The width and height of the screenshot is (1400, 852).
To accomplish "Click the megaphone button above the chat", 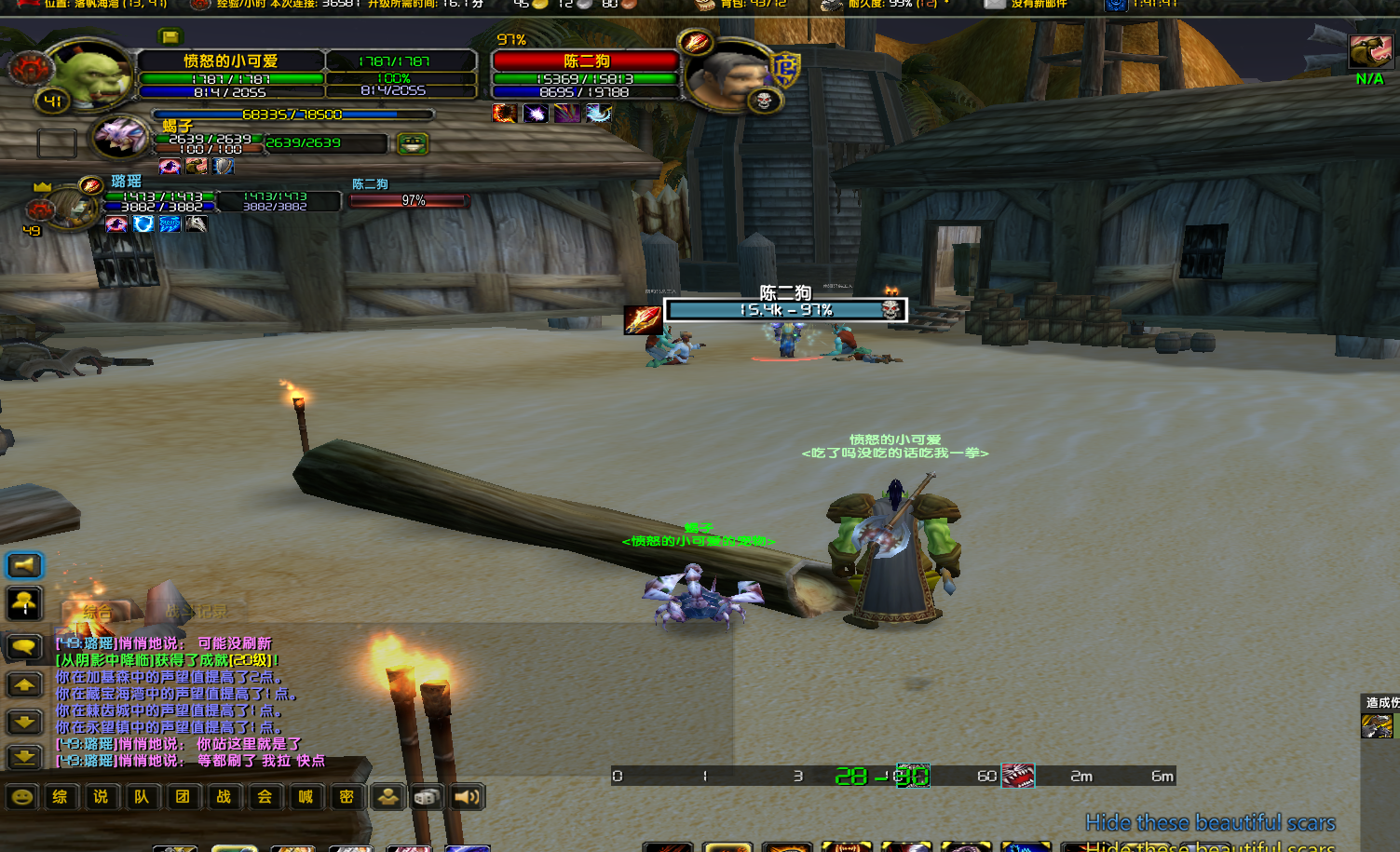I will (x=24, y=565).
